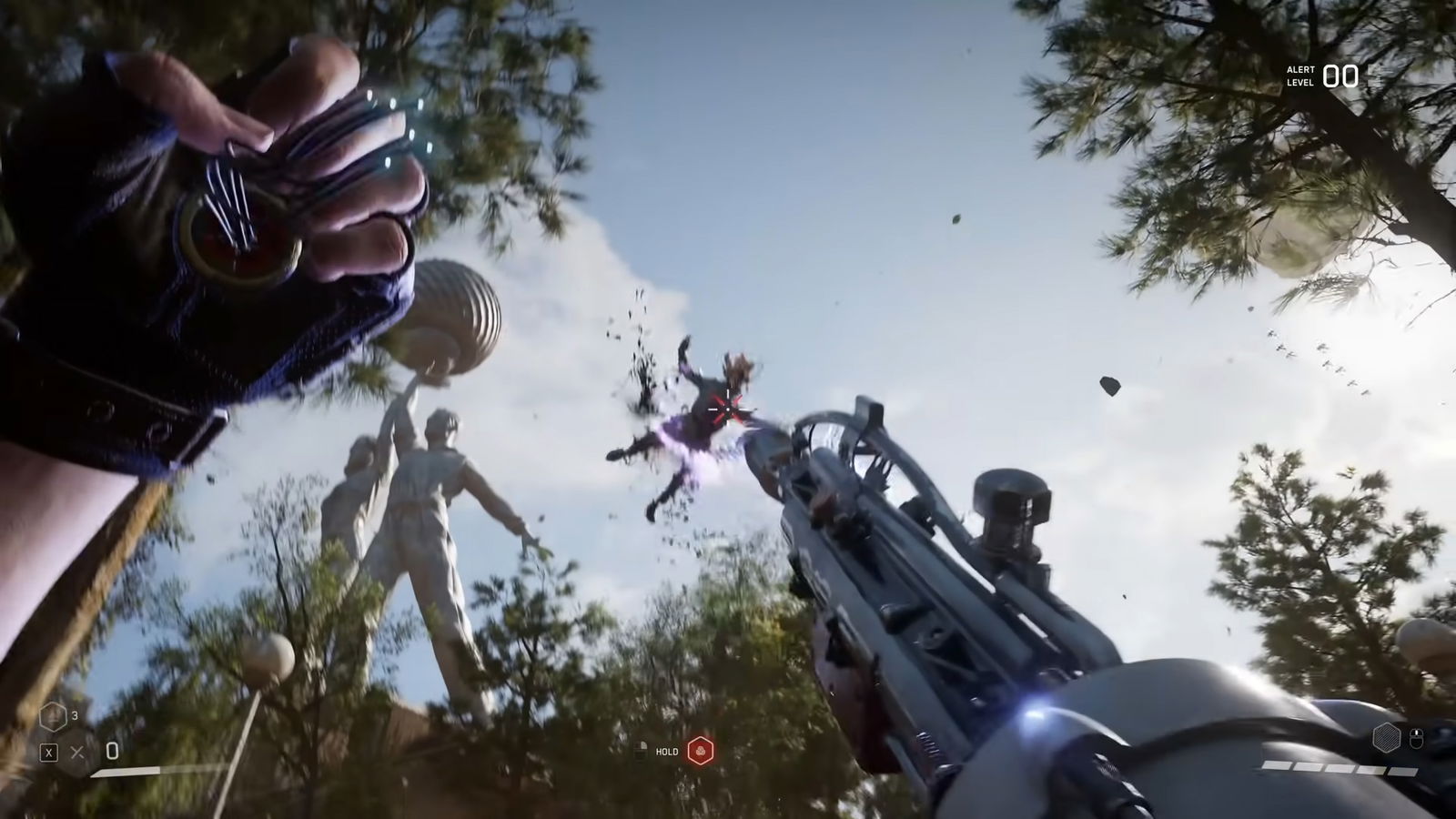Viewport: 1456px width, 819px height.
Task: Click the Alert Level indicator top right
Action: point(1319,77)
